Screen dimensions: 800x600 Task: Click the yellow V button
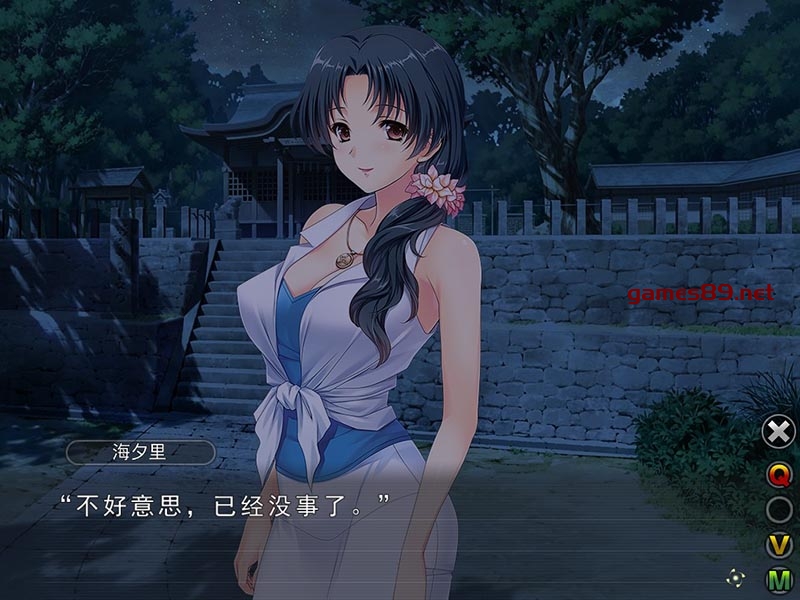tap(779, 545)
